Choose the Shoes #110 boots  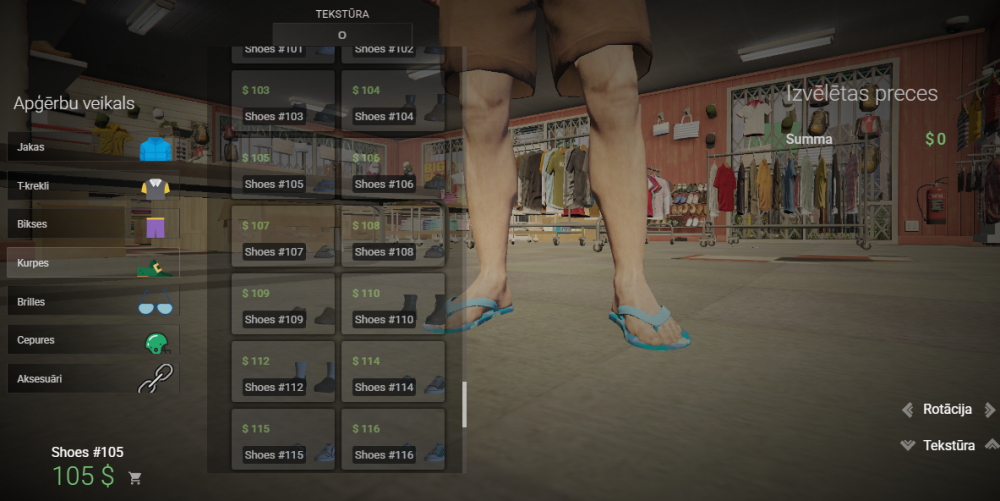point(393,304)
